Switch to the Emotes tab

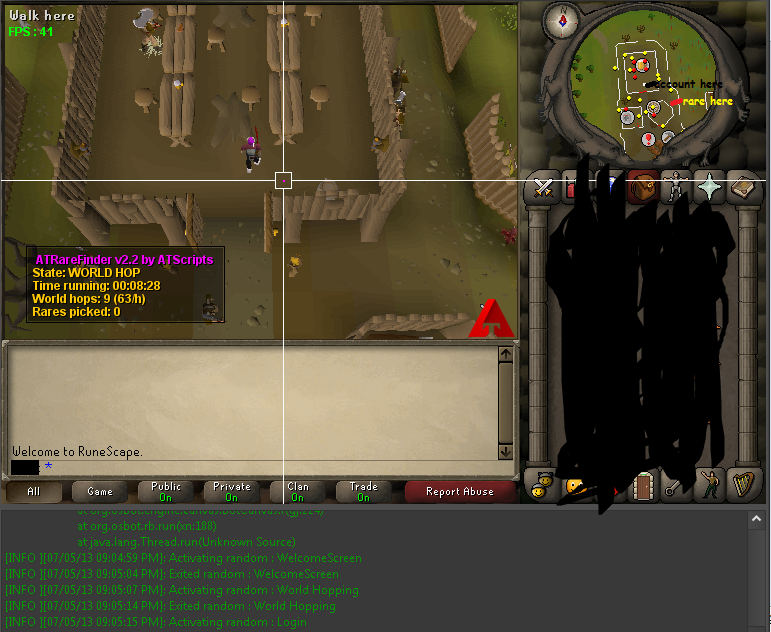[710, 486]
